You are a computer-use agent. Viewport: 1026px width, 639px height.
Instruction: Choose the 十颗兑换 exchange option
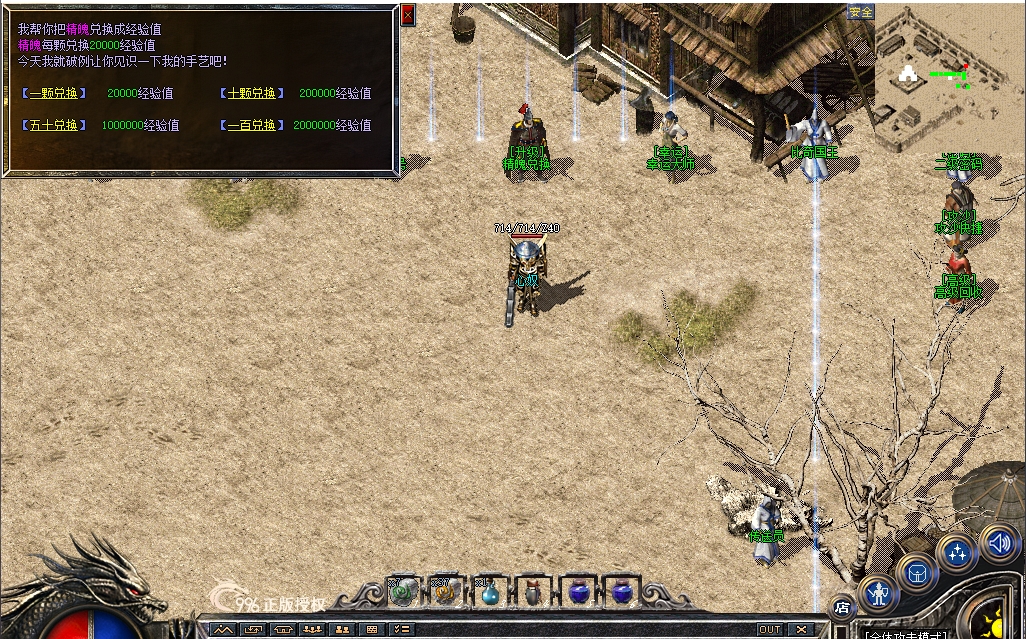251,93
